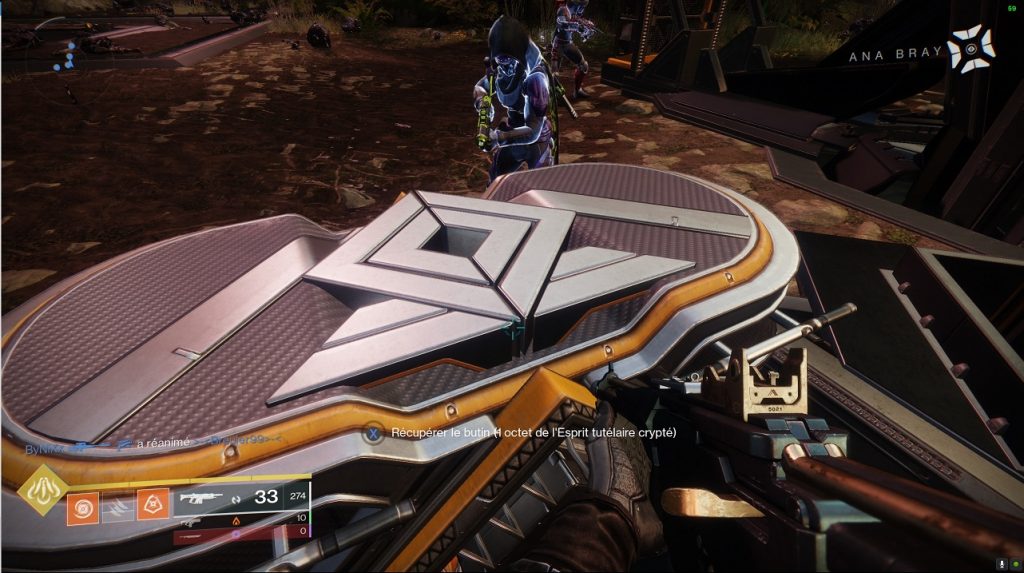Click the green status indicator overlay icon
This screenshot has height=573, width=1024.
(1016, 564)
